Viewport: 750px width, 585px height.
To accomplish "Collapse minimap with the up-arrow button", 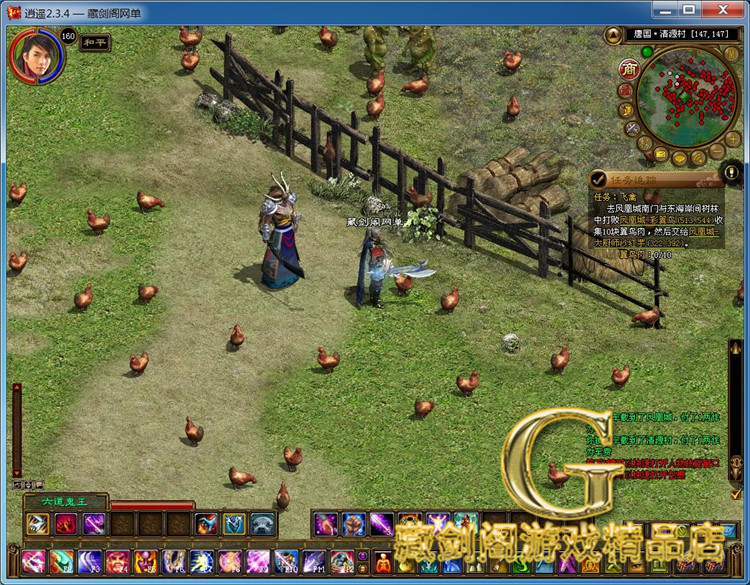I will pyautogui.click(x=614, y=36).
